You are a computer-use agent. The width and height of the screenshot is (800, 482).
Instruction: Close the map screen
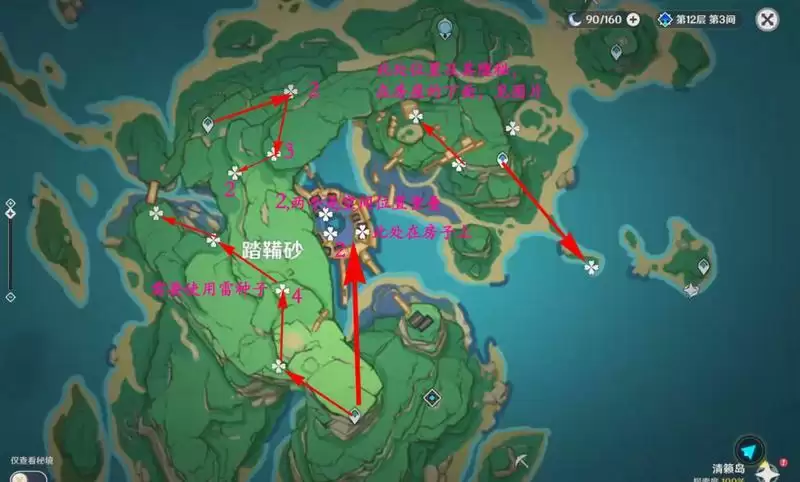point(767,18)
